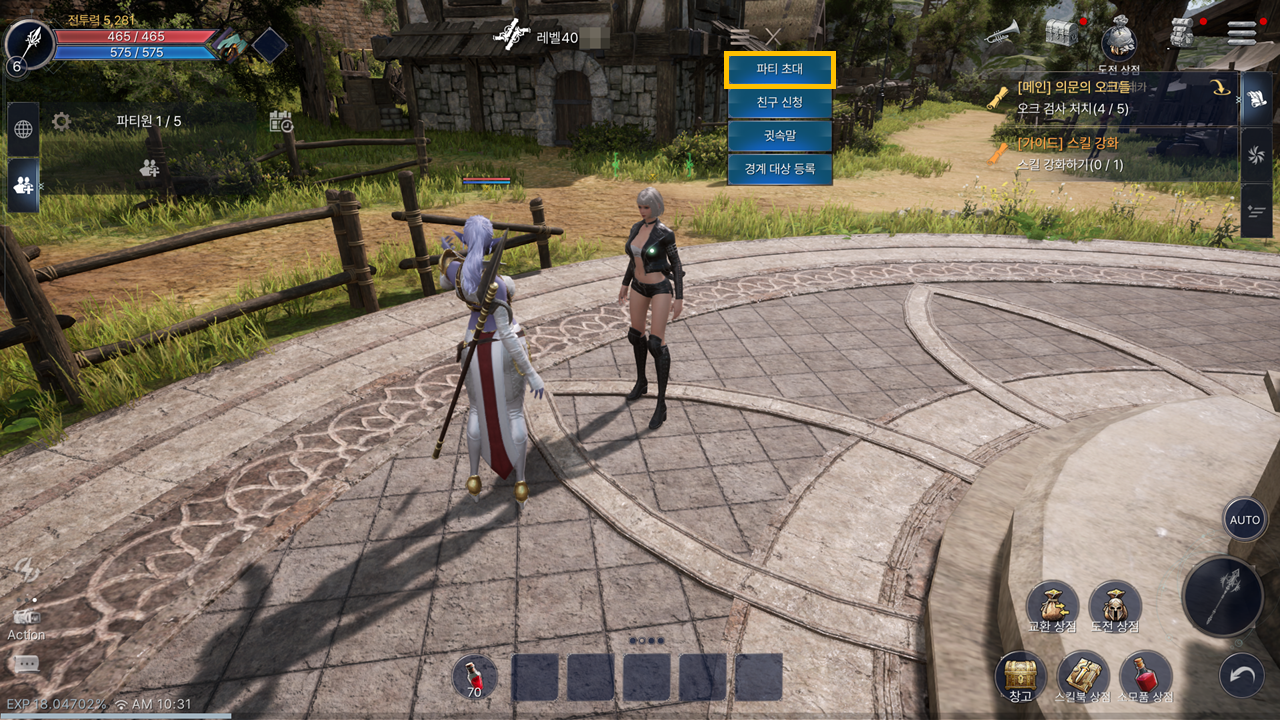Open the 교환 상점 exchange shop

point(1052,606)
